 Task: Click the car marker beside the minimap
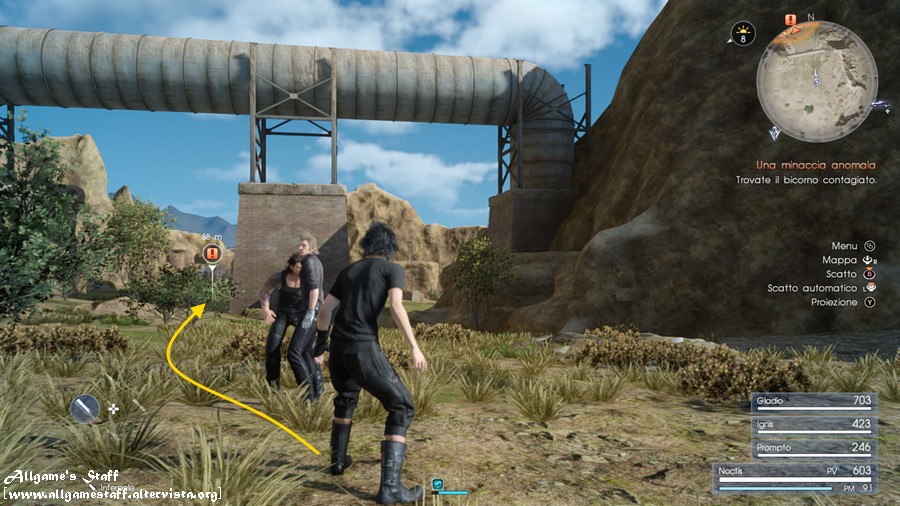[880, 104]
